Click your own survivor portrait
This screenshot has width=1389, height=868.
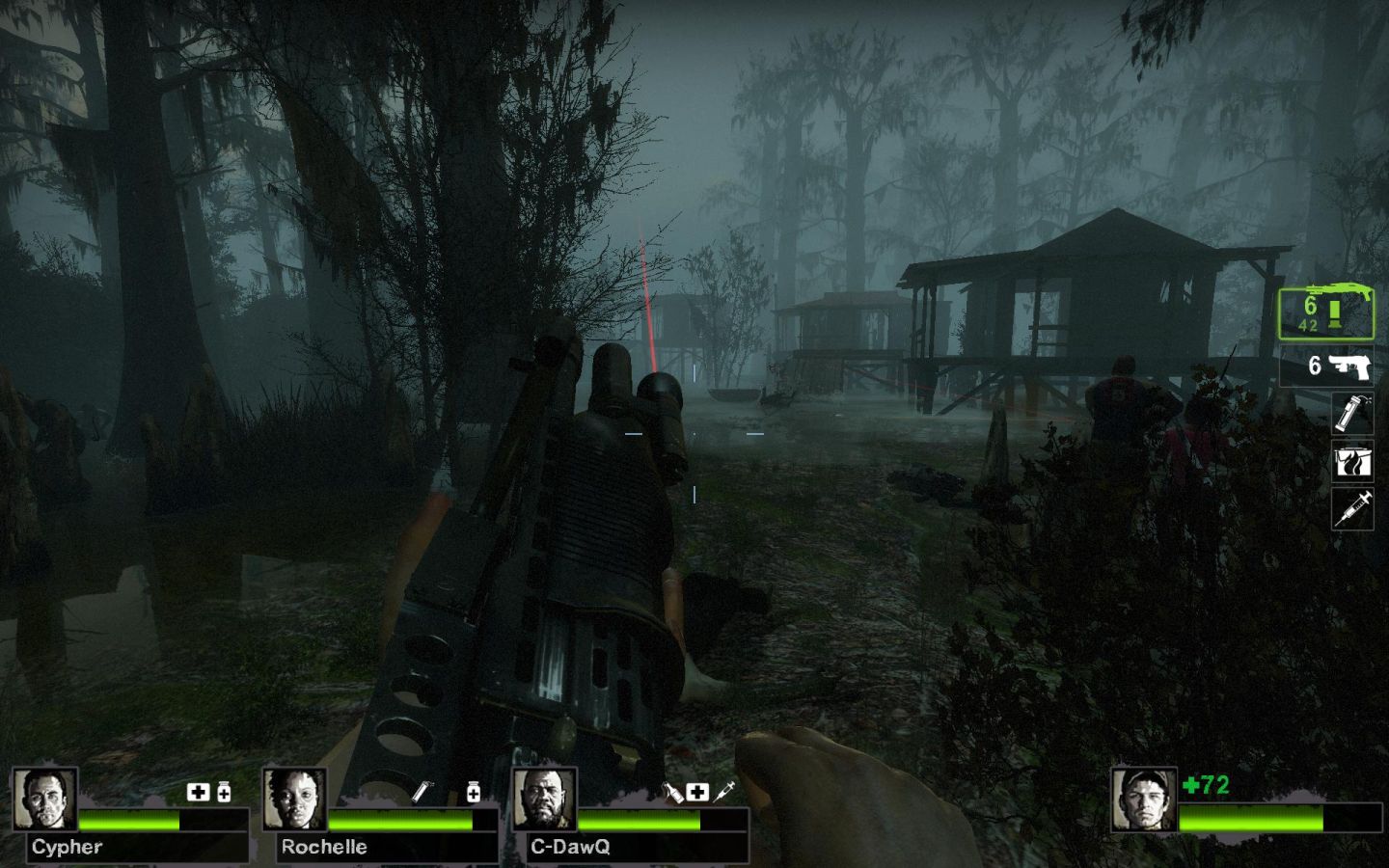(x=1143, y=800)
